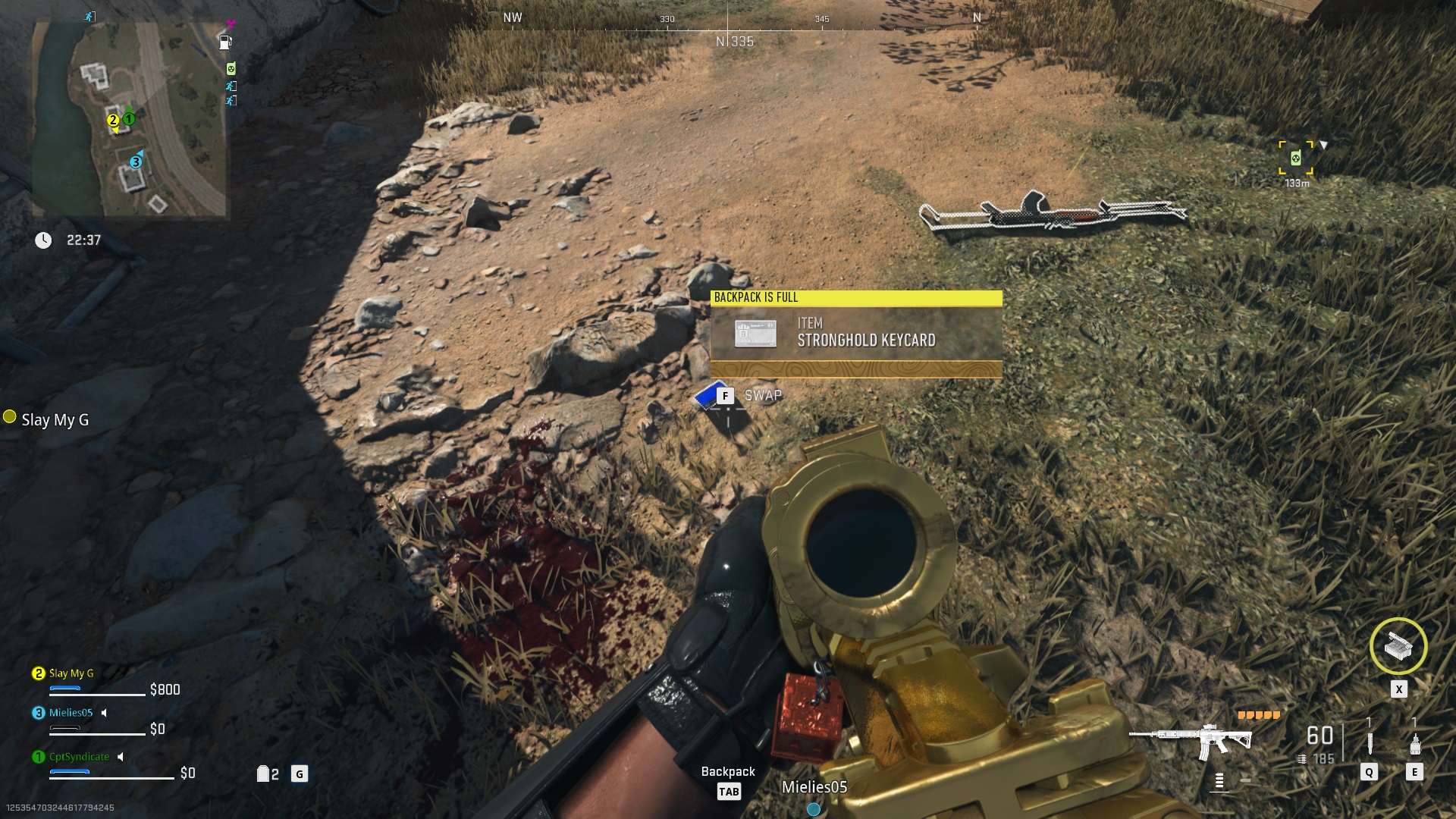Click the number 3 teammate marker on minimap

click(135, 161)
